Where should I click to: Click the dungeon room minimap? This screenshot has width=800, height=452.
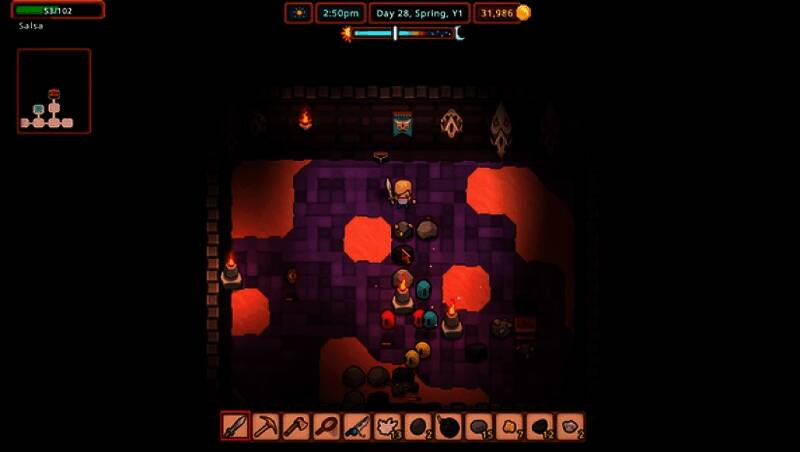54,91
